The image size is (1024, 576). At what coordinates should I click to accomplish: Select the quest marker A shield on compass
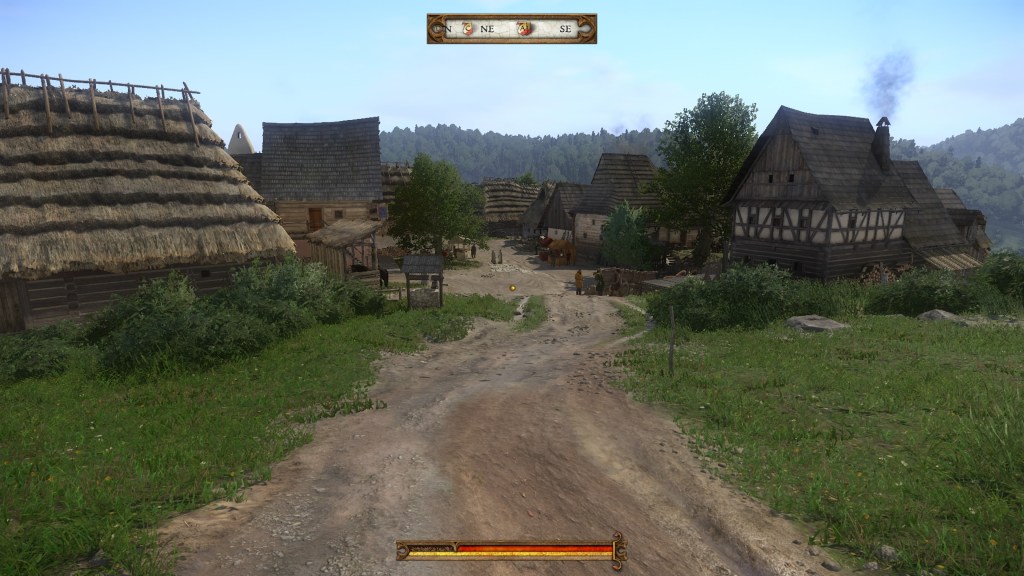pyautogui.click(x=525, y=29)
